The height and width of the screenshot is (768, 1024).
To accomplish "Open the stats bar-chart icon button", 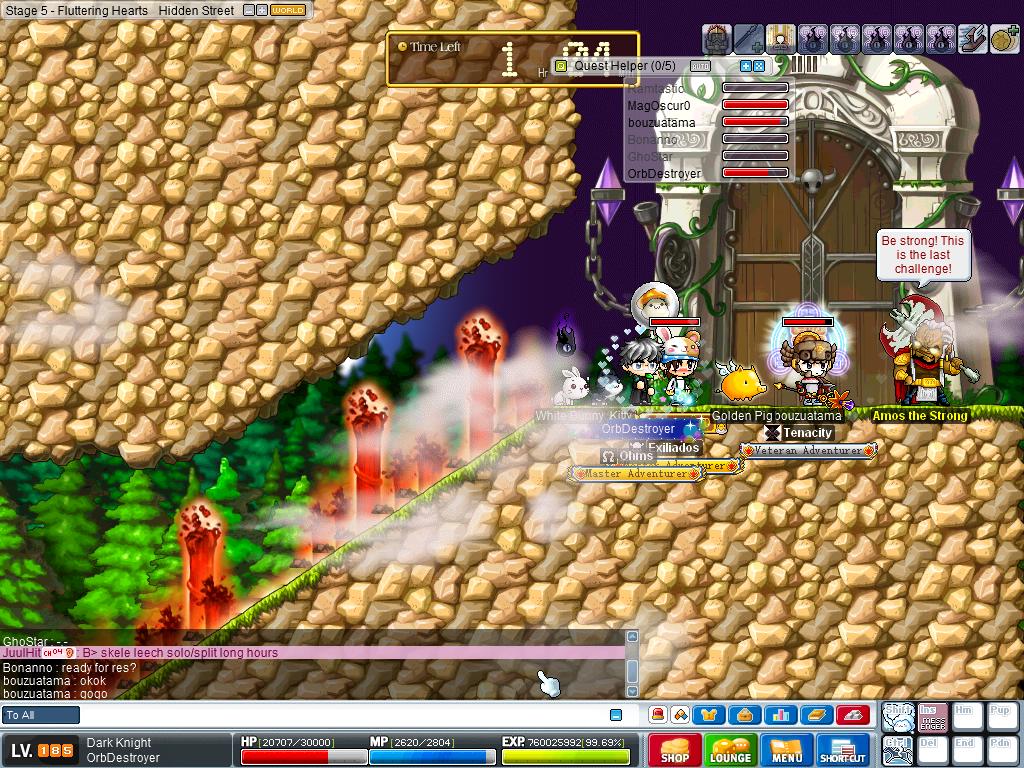I will pos(780,715).
